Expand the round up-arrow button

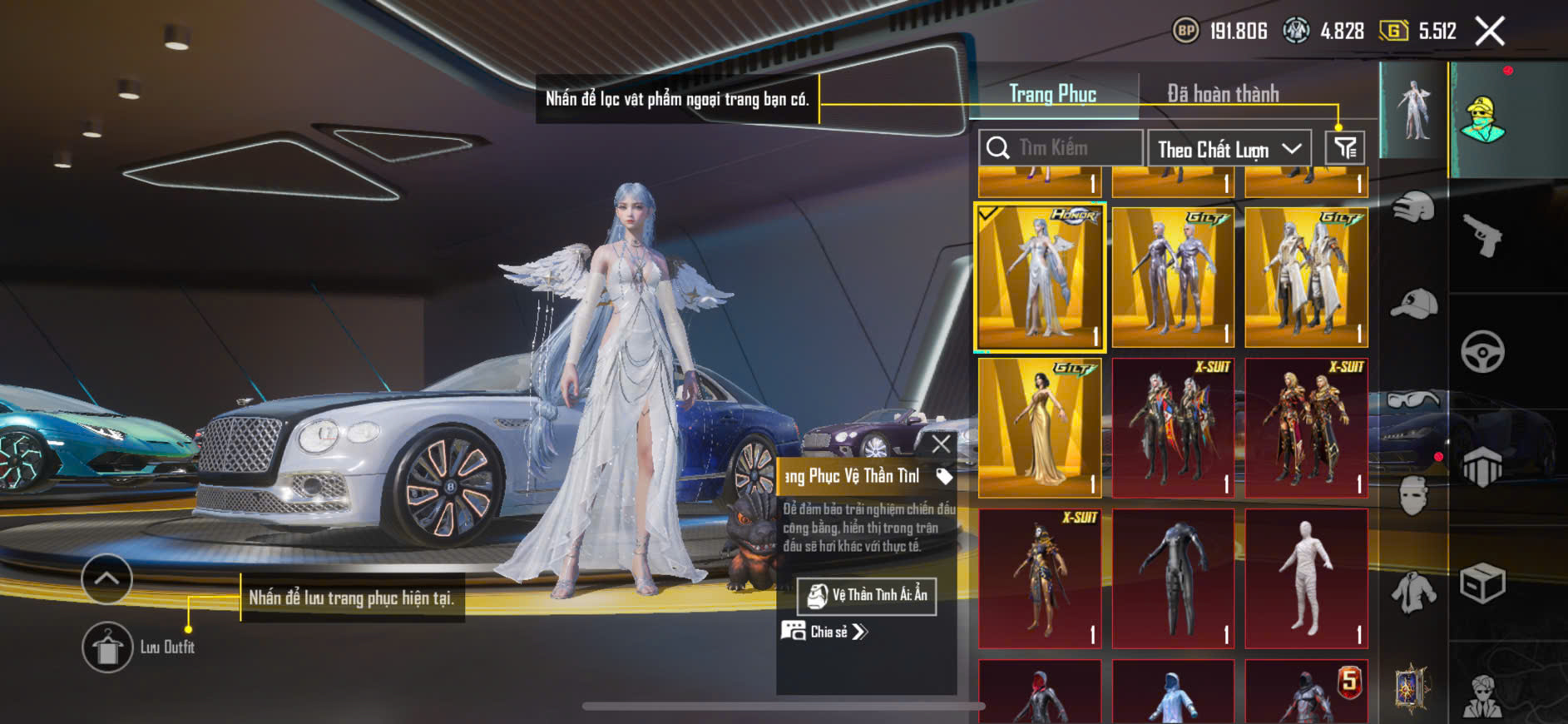(106, 578)
